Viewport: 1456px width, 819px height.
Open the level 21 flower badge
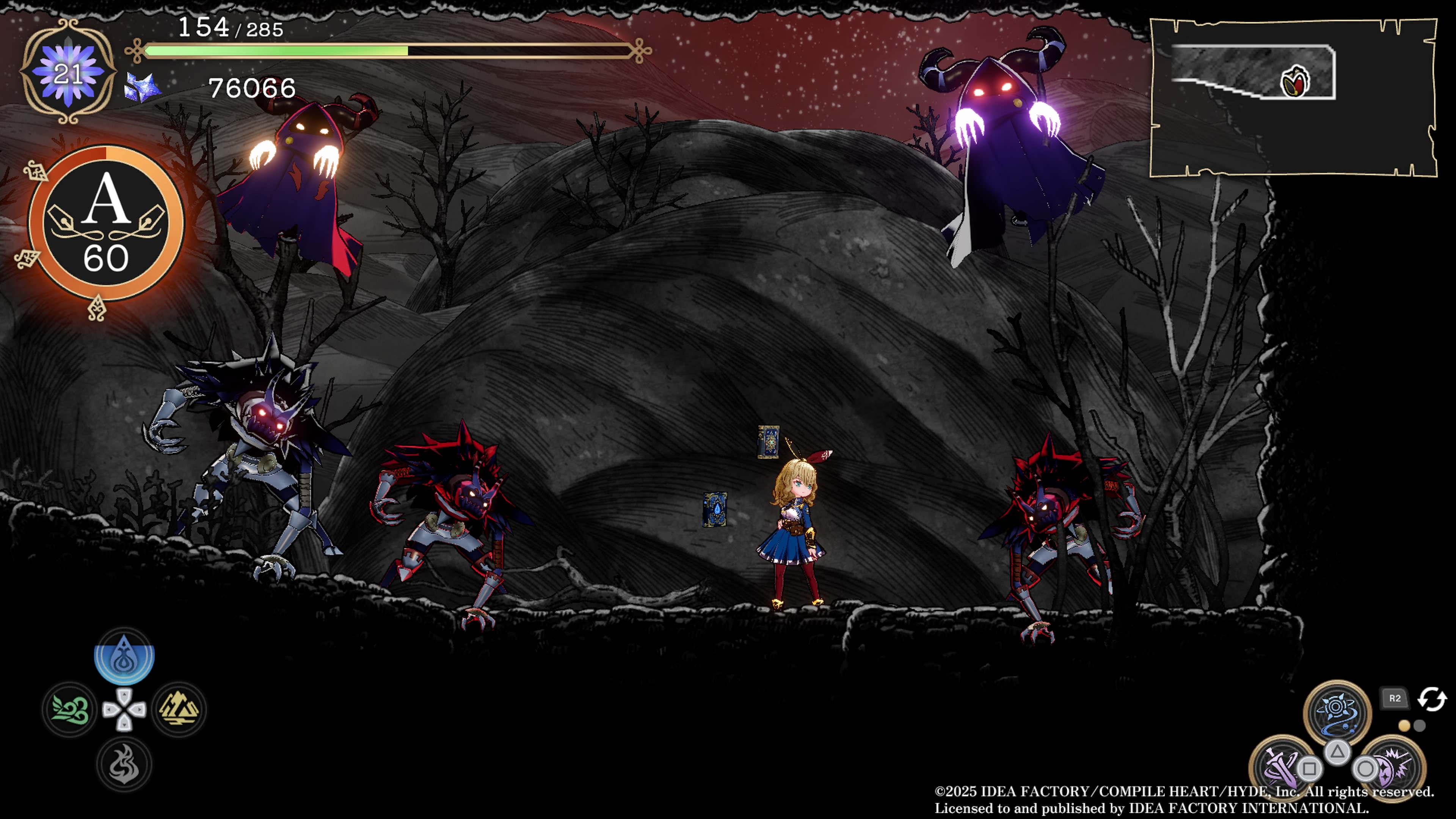(68, 71)
